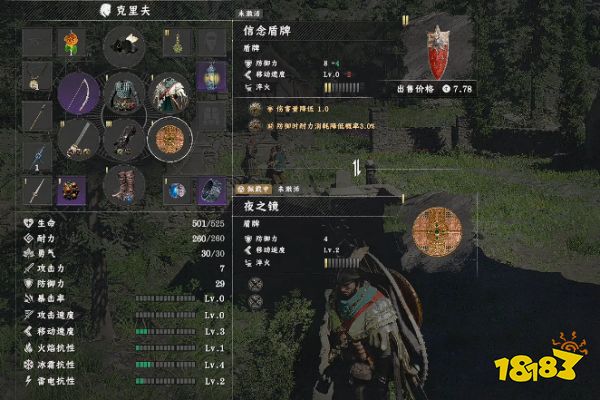Select the dark gauntlets slot
This screenshot has width=600, height=400.
[x=124, y=138]
